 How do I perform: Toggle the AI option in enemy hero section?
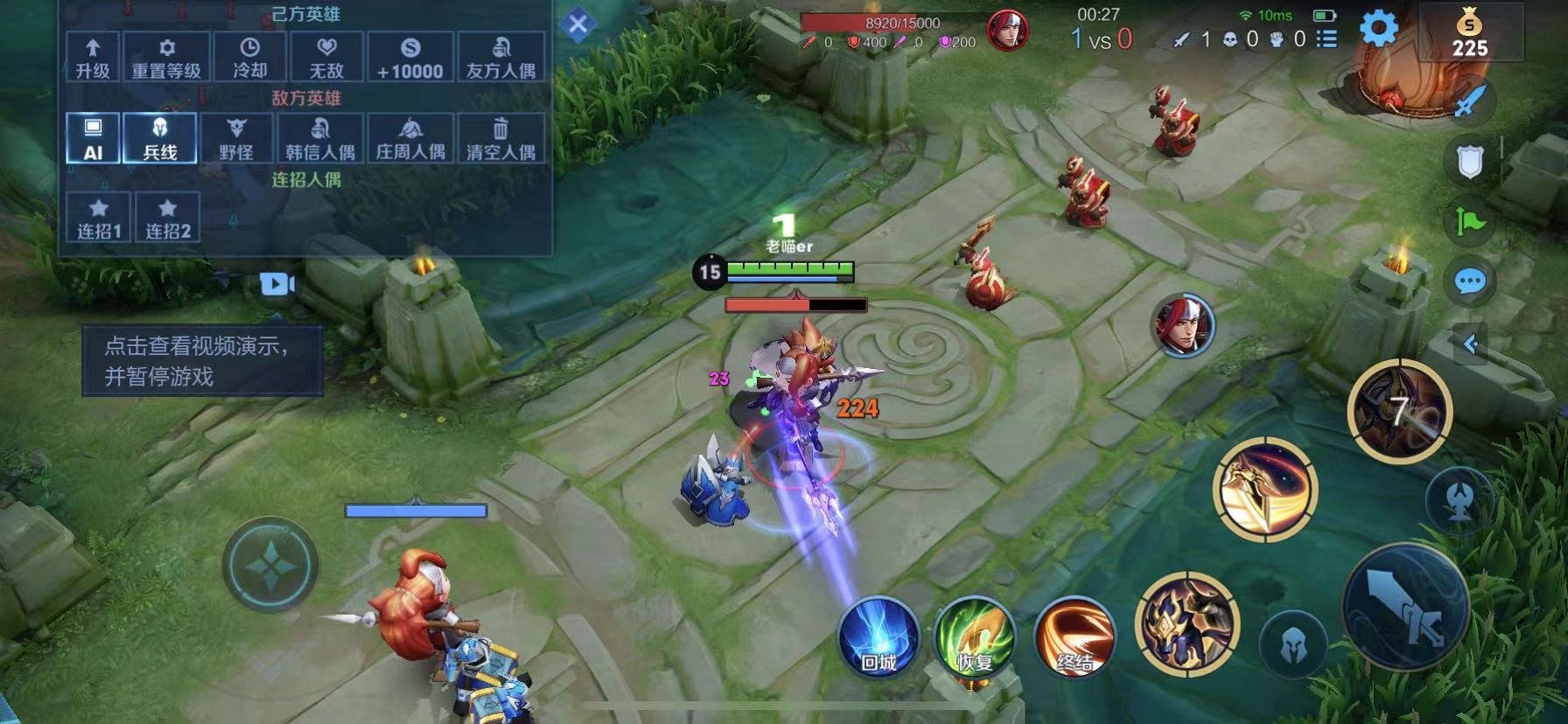(x=92, y=138)
